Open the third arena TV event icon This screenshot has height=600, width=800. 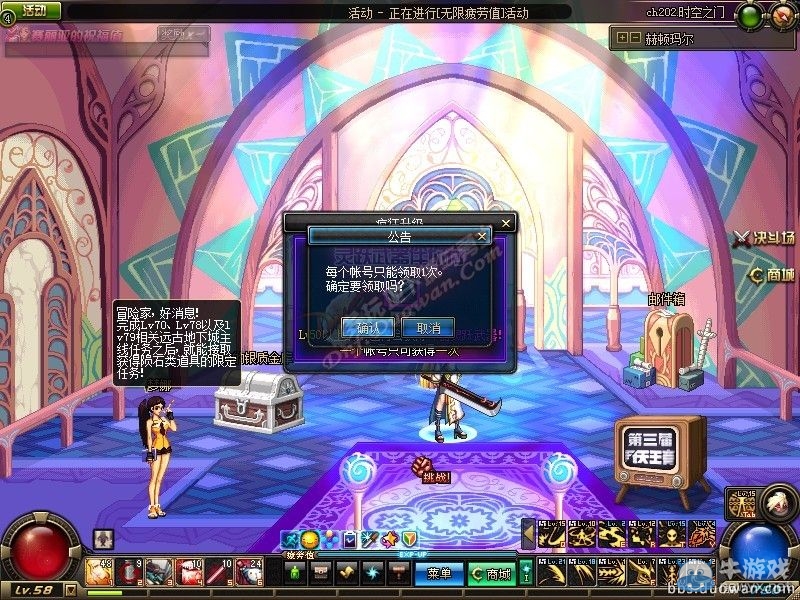pyautogui.click(x=660, y=456)
